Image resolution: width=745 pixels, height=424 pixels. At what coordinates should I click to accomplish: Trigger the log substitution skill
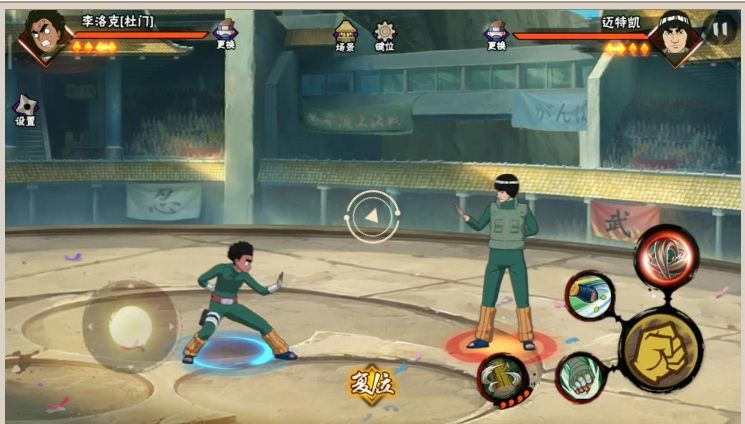502,379
